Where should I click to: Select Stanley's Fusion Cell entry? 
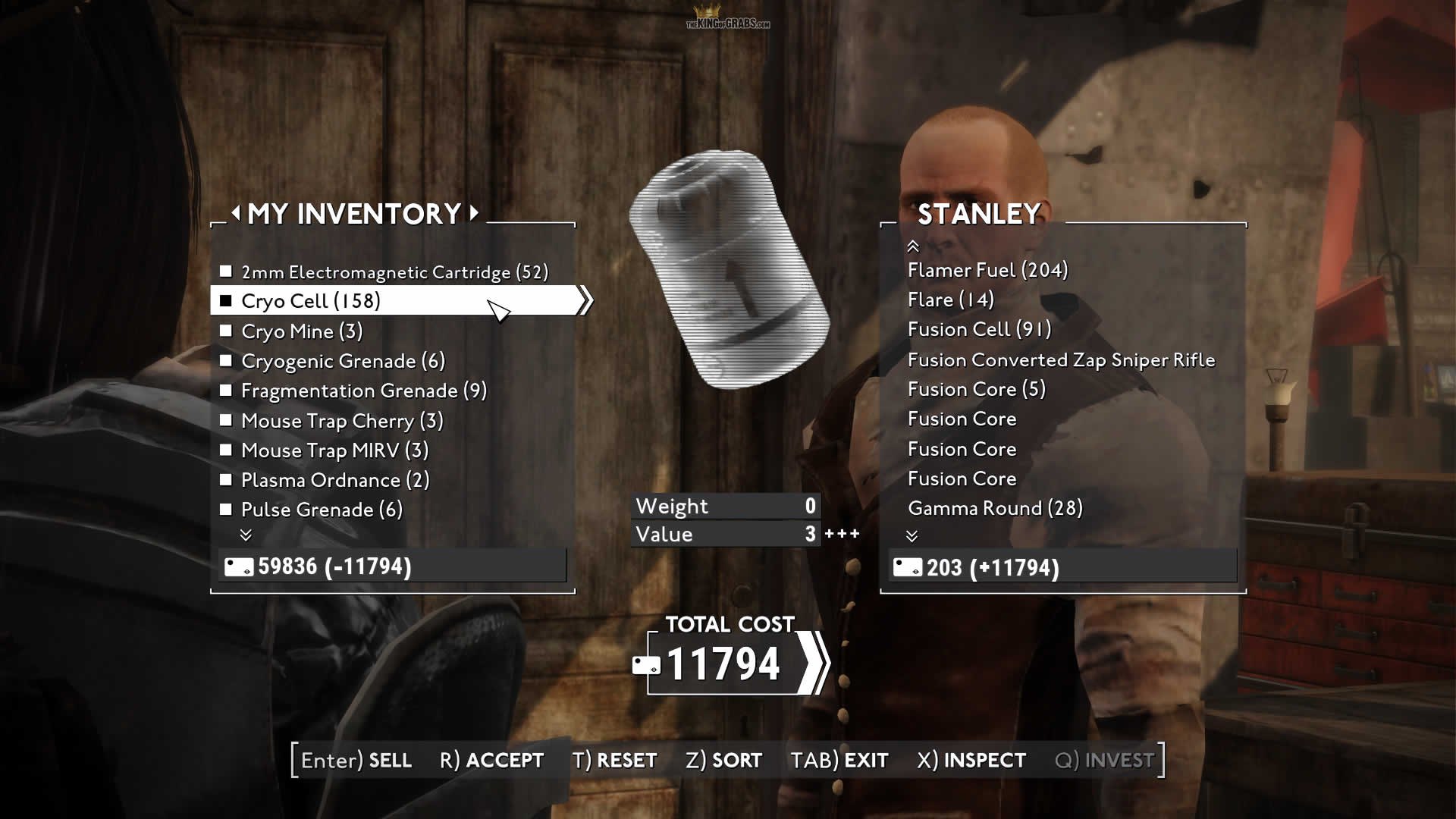(979, 329)
